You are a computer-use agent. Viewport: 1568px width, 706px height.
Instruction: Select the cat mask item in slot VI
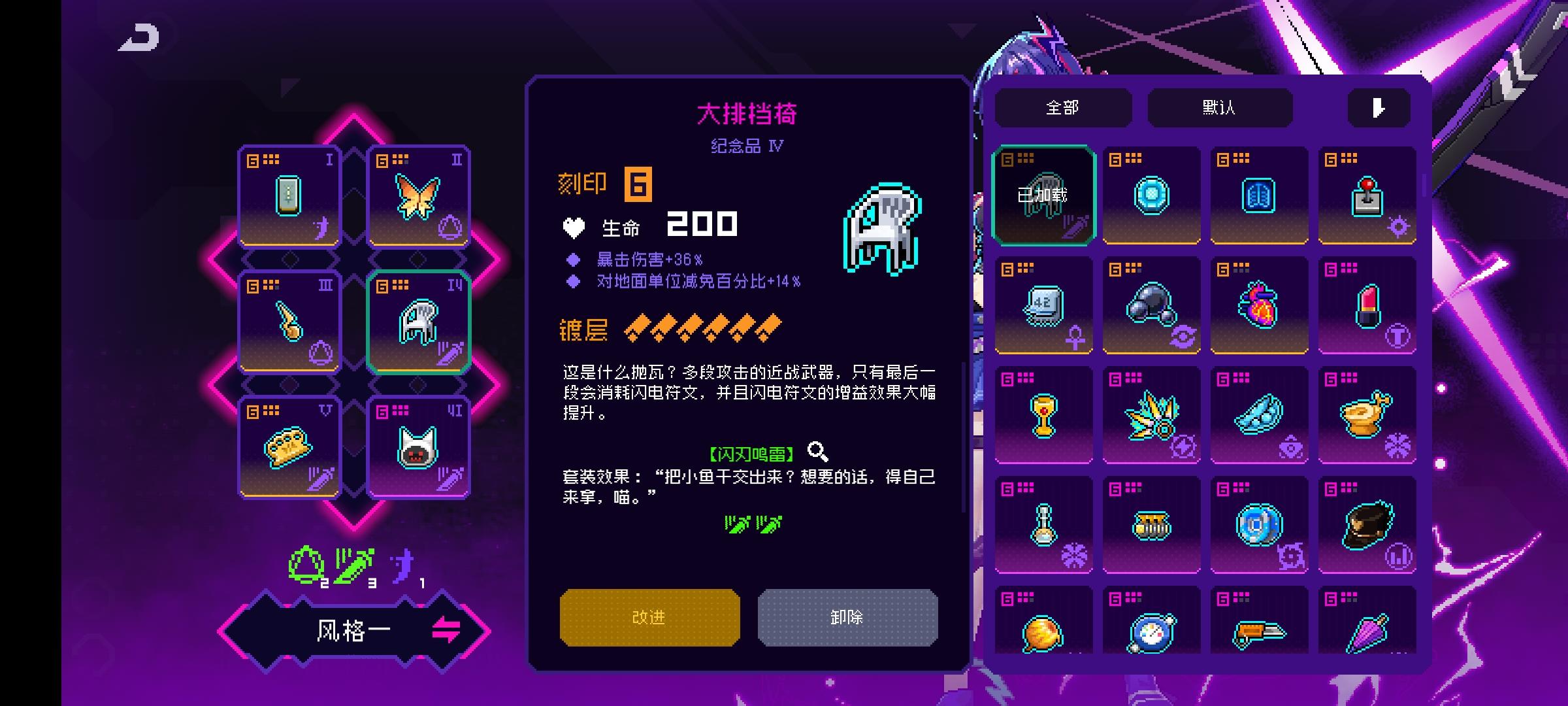pyautogui.click(x=418, y=446)
